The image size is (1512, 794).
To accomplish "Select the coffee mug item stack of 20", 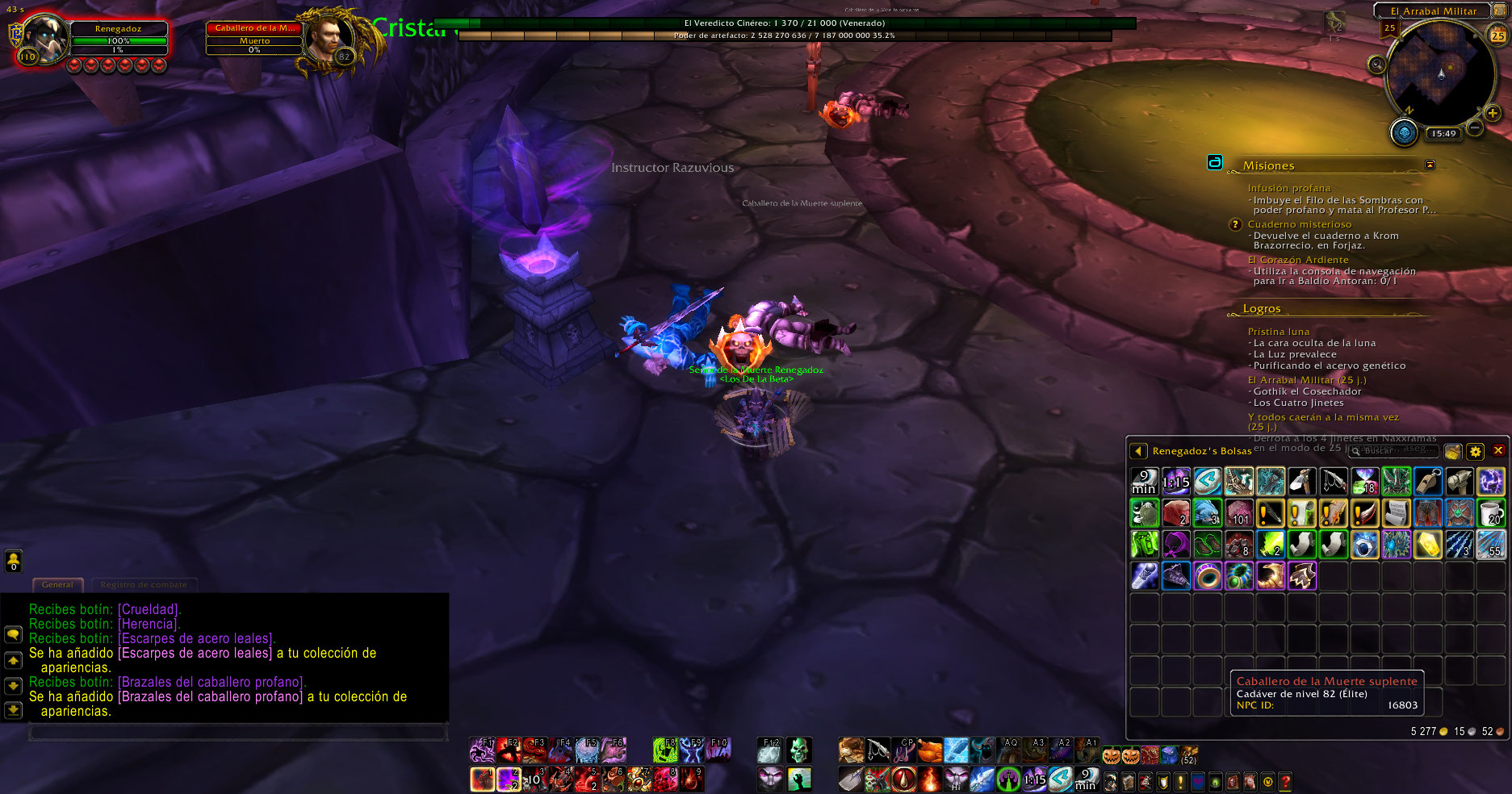I will tap(1491, 512).
